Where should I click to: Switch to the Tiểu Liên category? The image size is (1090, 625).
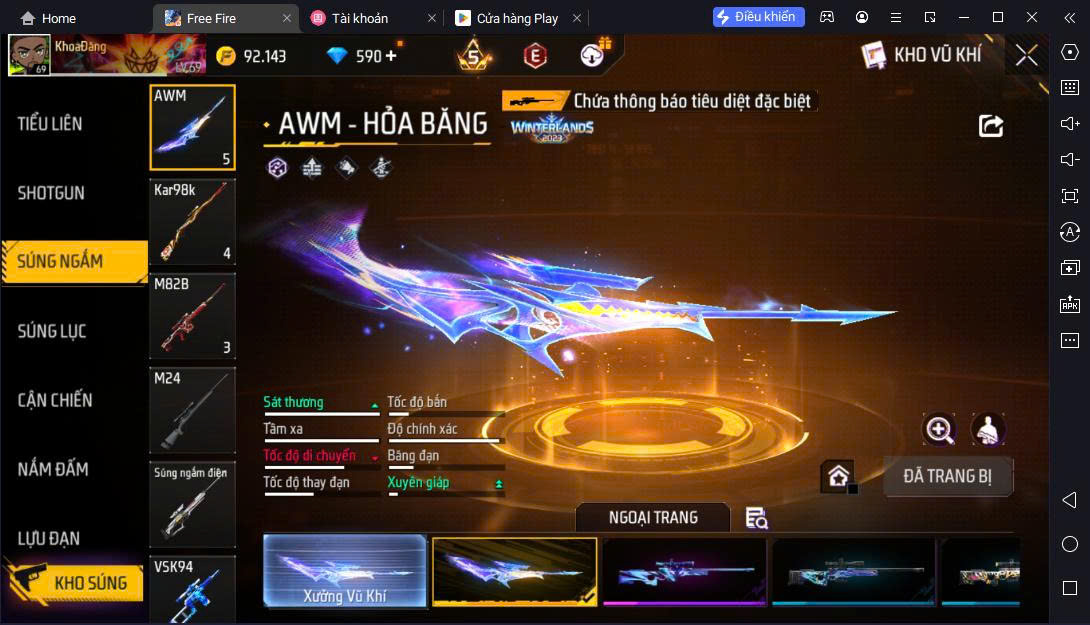tap(50, 124)
